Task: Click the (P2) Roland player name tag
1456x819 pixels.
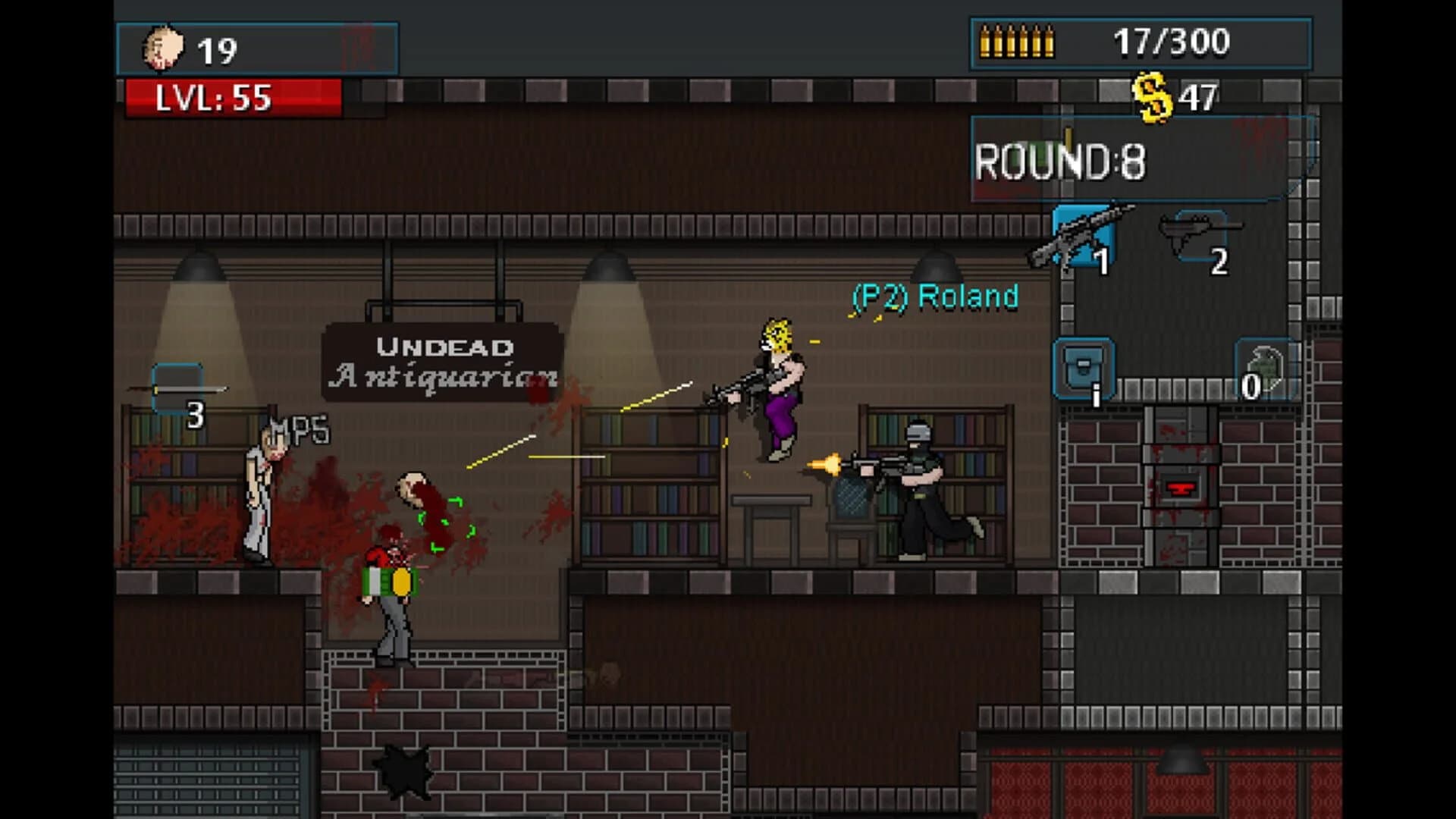Action: [935, 297]
